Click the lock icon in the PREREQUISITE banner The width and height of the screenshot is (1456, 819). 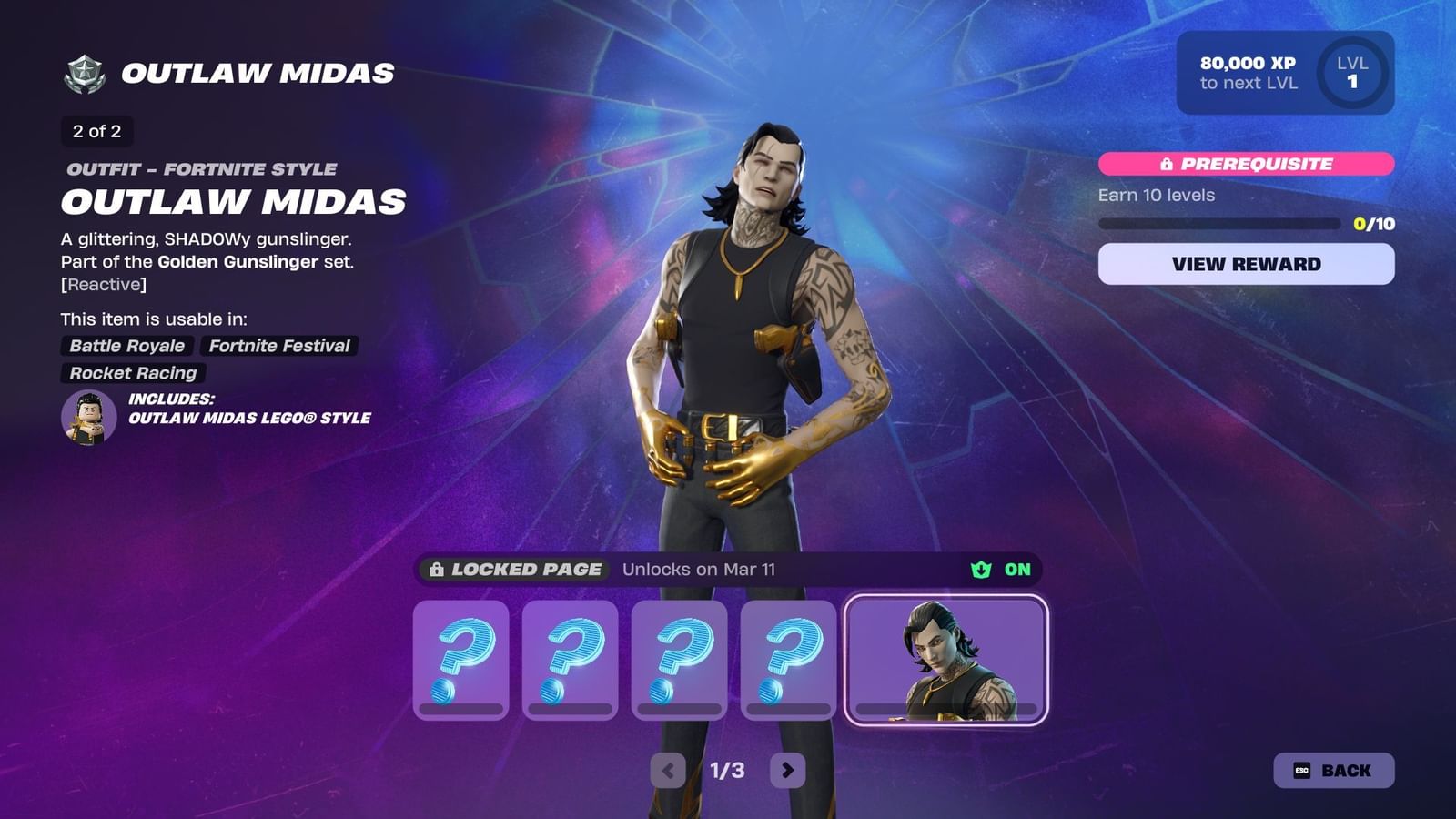point(1168,165)
